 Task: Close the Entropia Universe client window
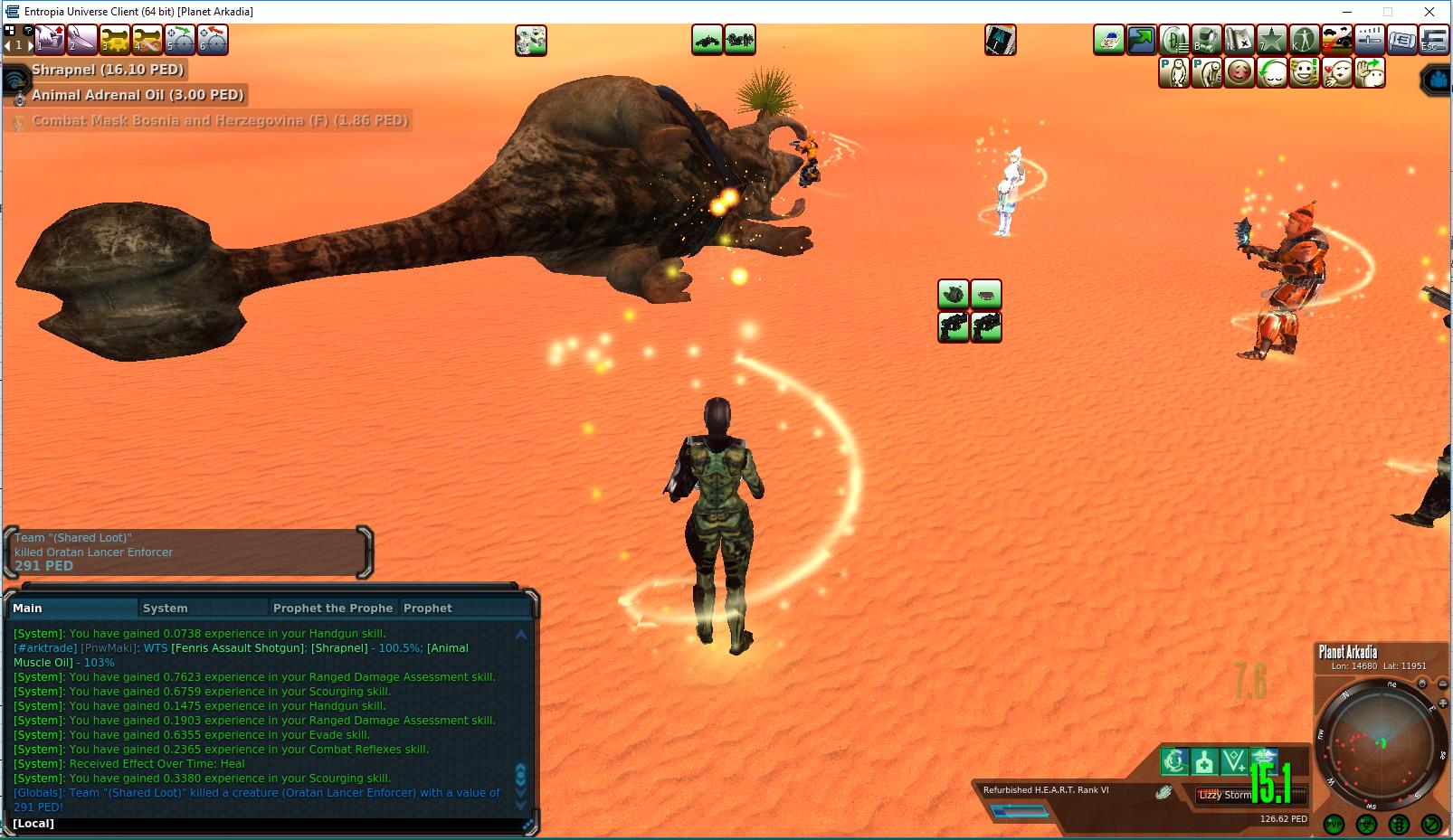[1429, 12]
